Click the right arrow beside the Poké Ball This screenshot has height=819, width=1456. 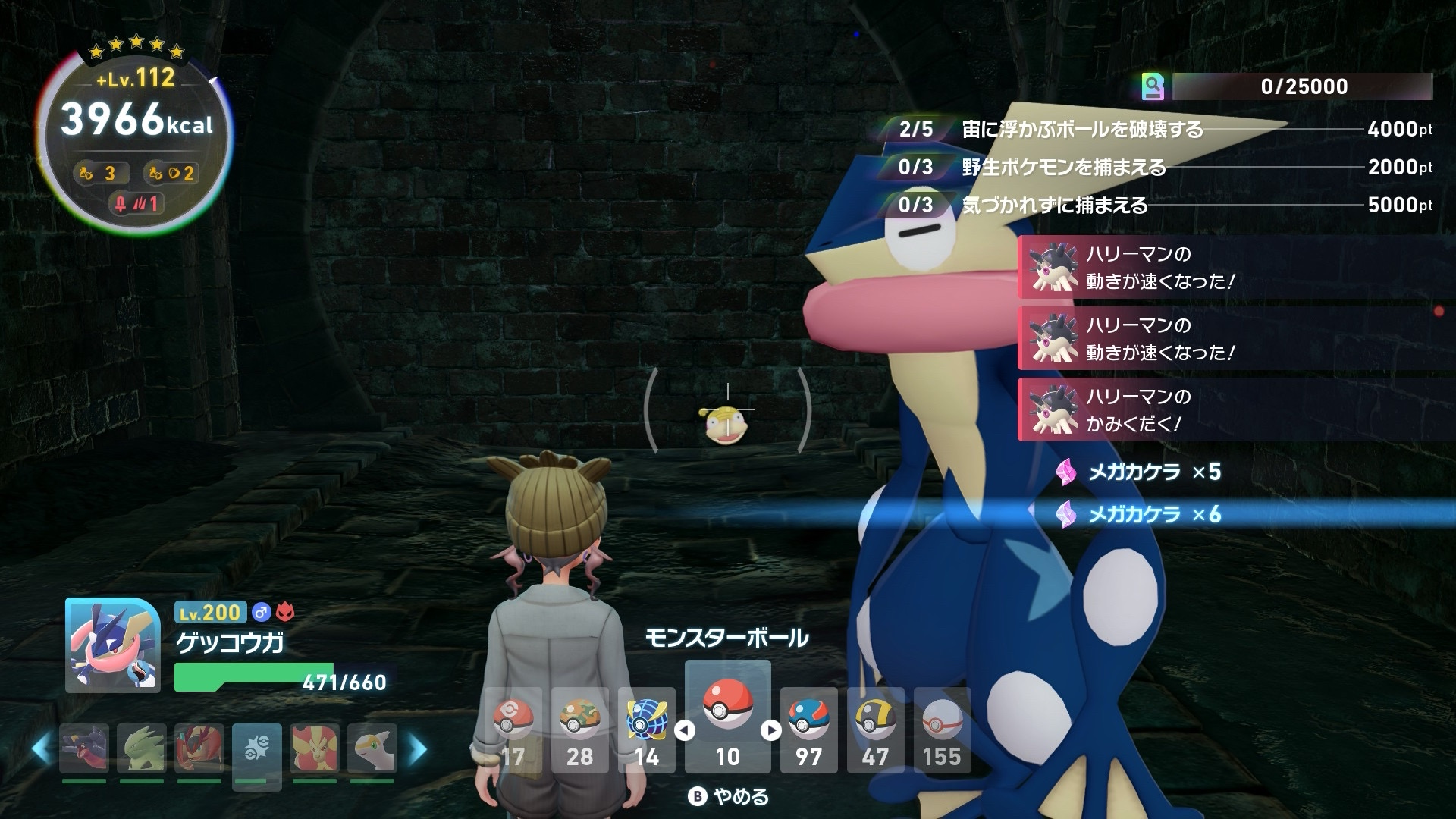tap(770, 730)
